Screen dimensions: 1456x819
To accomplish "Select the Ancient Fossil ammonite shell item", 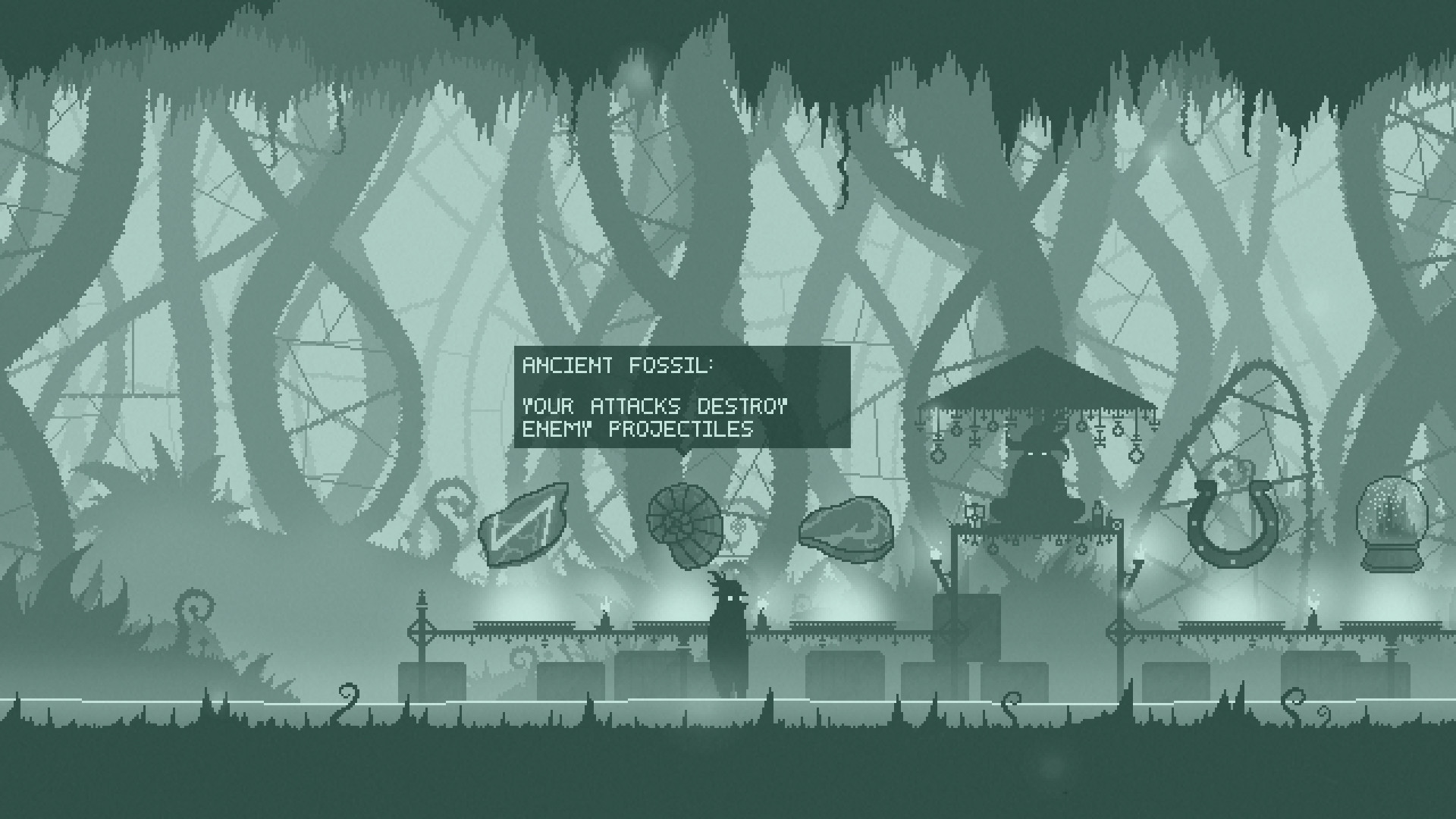I will point(685,522).
